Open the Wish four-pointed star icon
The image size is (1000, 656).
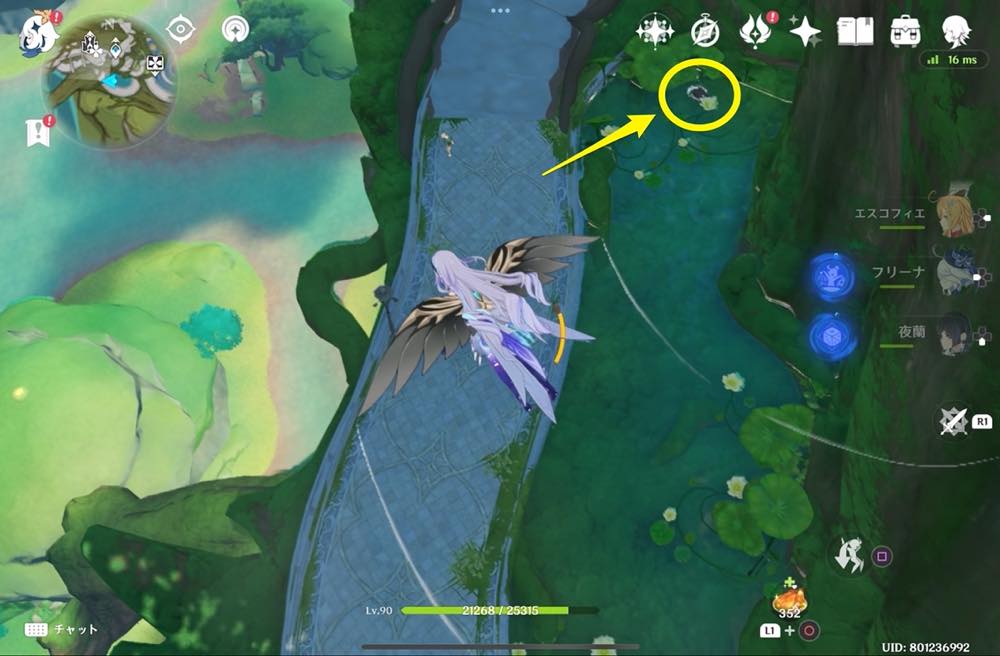tap(804, 32)
